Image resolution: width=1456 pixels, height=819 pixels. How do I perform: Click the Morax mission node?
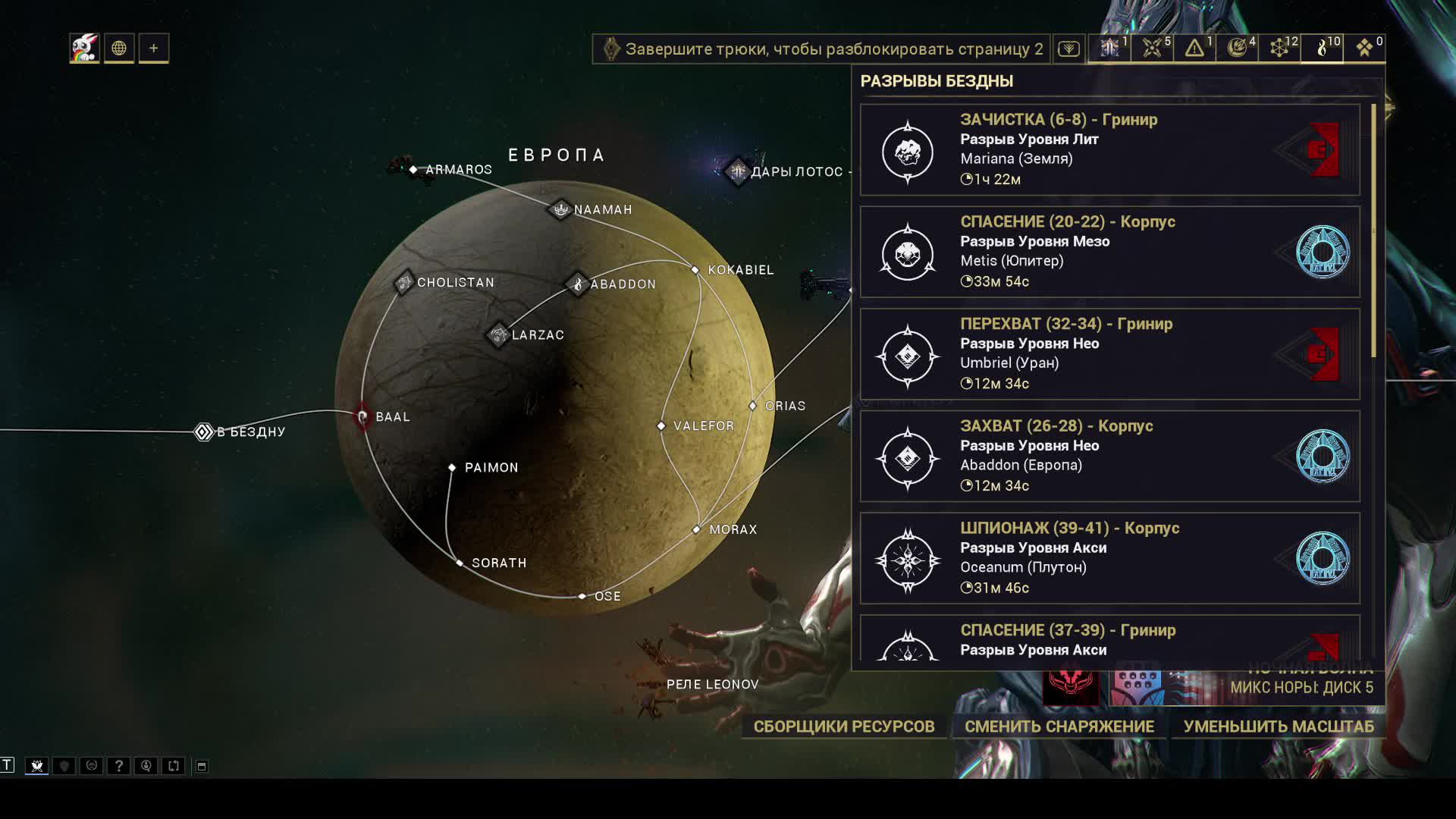[x=697, y=529]
